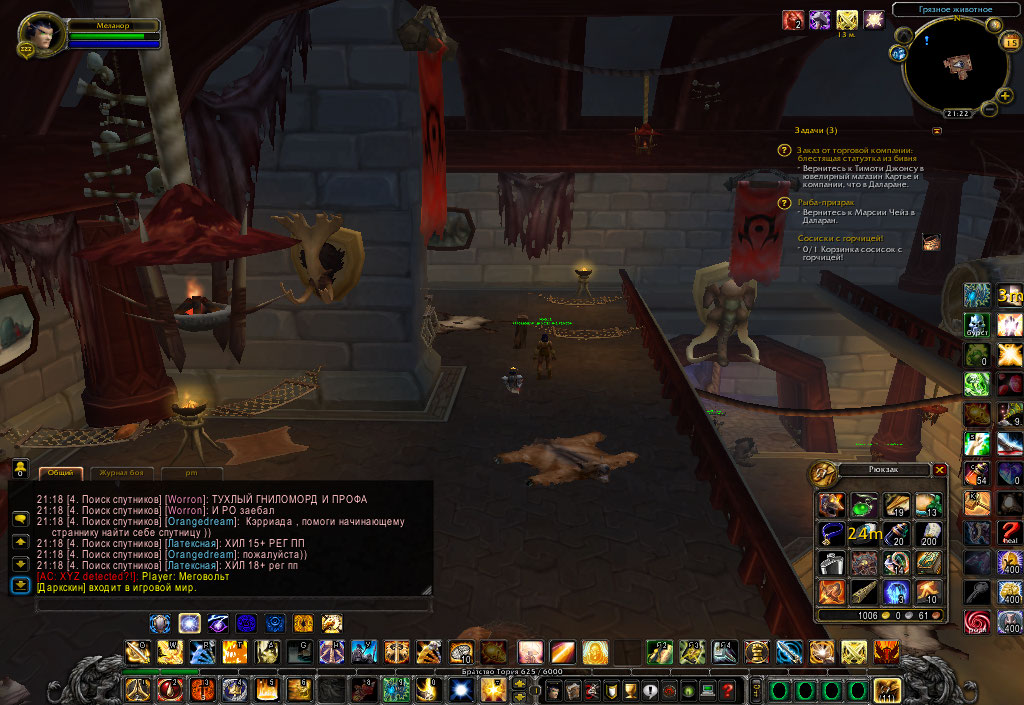Image resolution: width=1024 pixels, height=705 pixels.
Task: Click the red swirl action button
Action: (x=976, y=622)
